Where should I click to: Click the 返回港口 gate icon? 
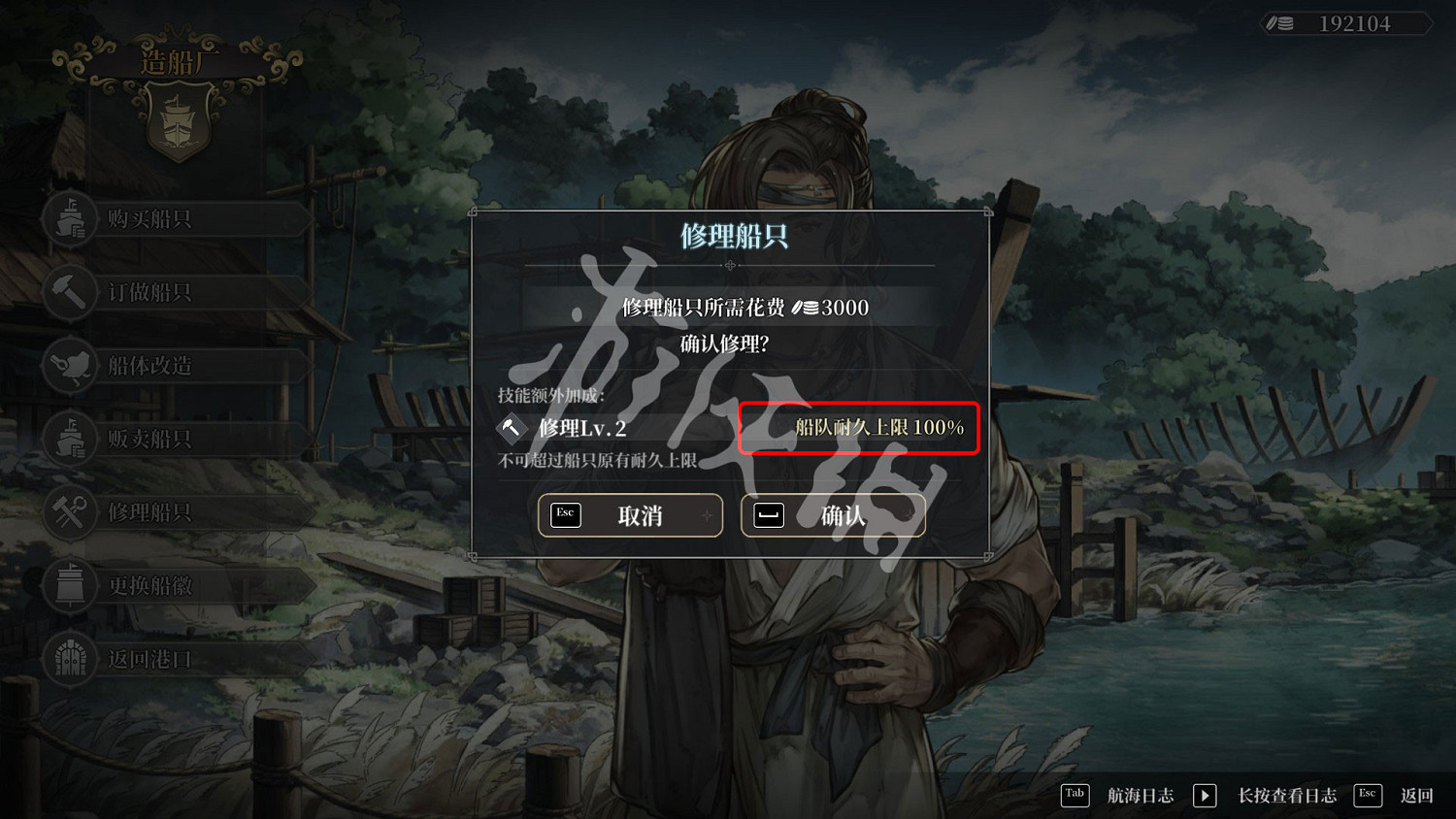(69, 659)
